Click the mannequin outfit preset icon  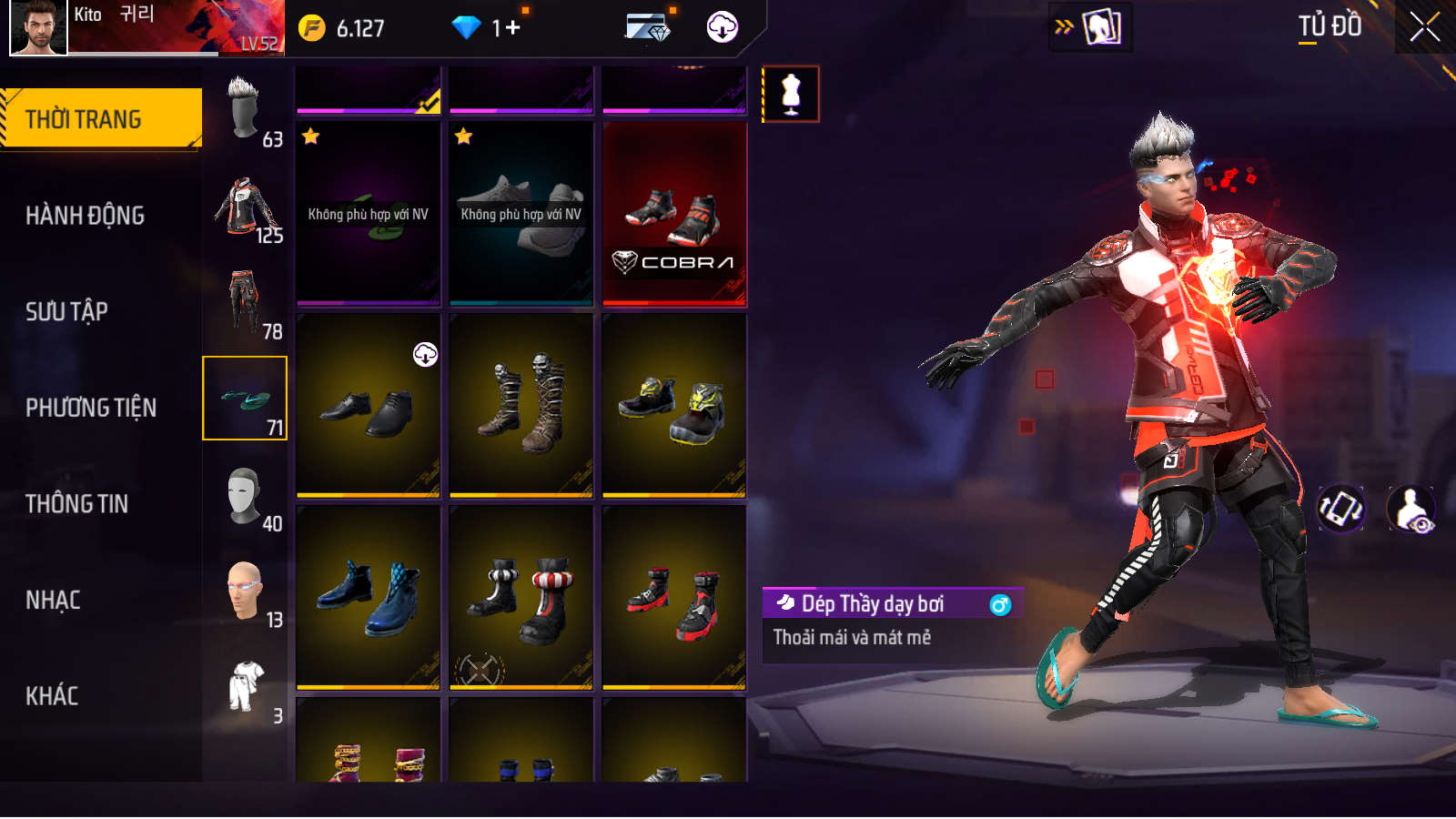coord(791,94)
